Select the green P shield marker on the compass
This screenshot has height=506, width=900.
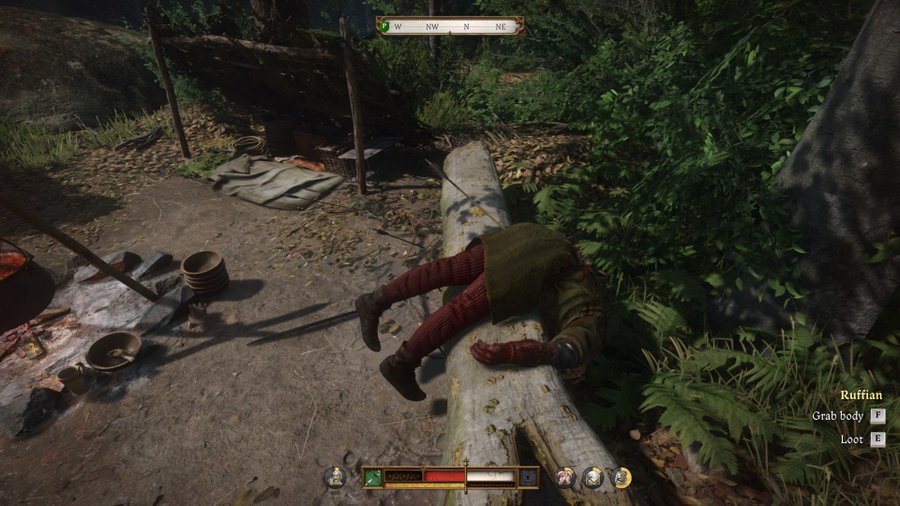pyautogui.click(x=383, y=25)
